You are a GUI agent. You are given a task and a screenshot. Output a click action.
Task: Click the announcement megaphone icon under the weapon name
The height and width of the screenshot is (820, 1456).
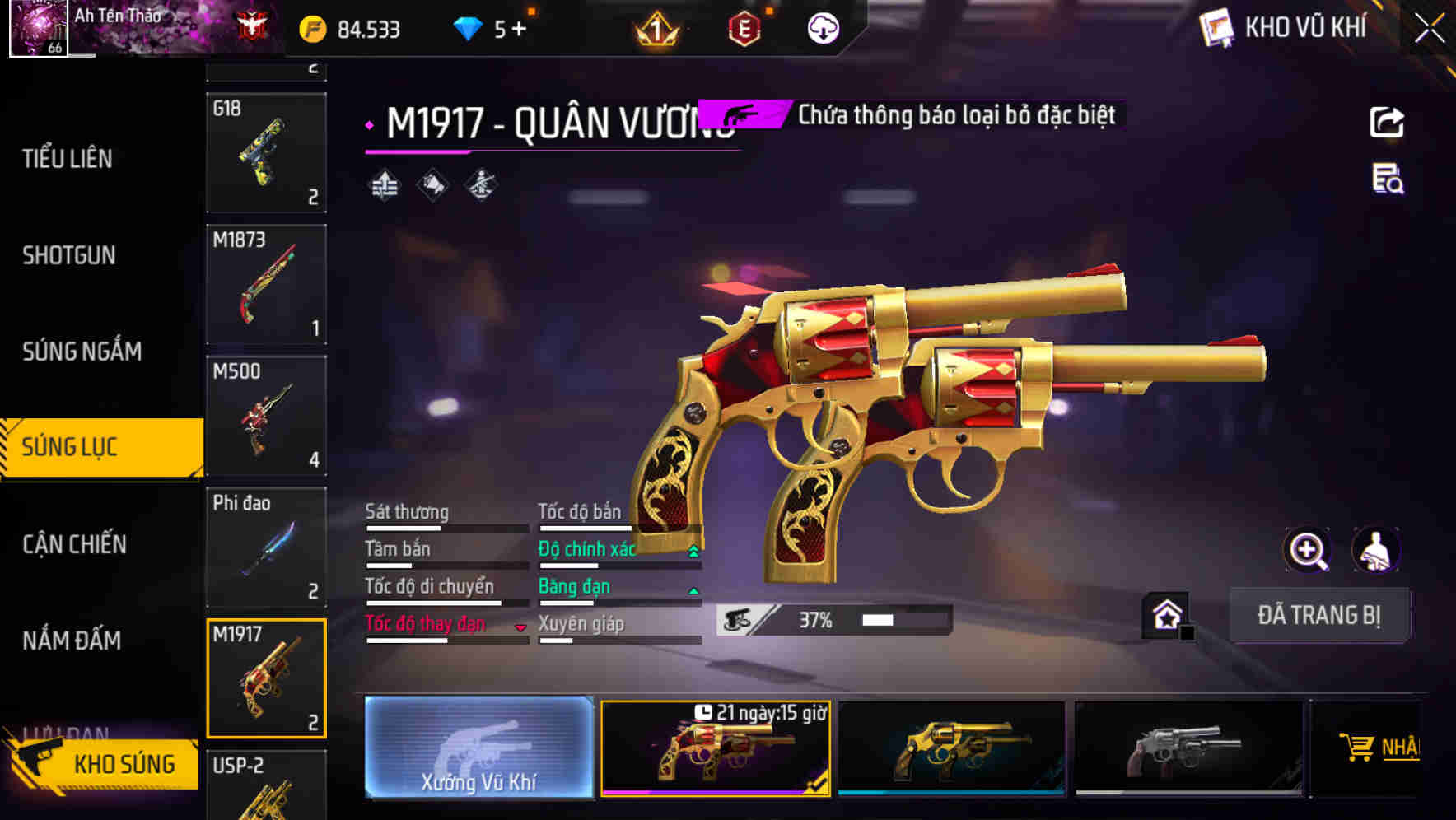pos(432,186)
